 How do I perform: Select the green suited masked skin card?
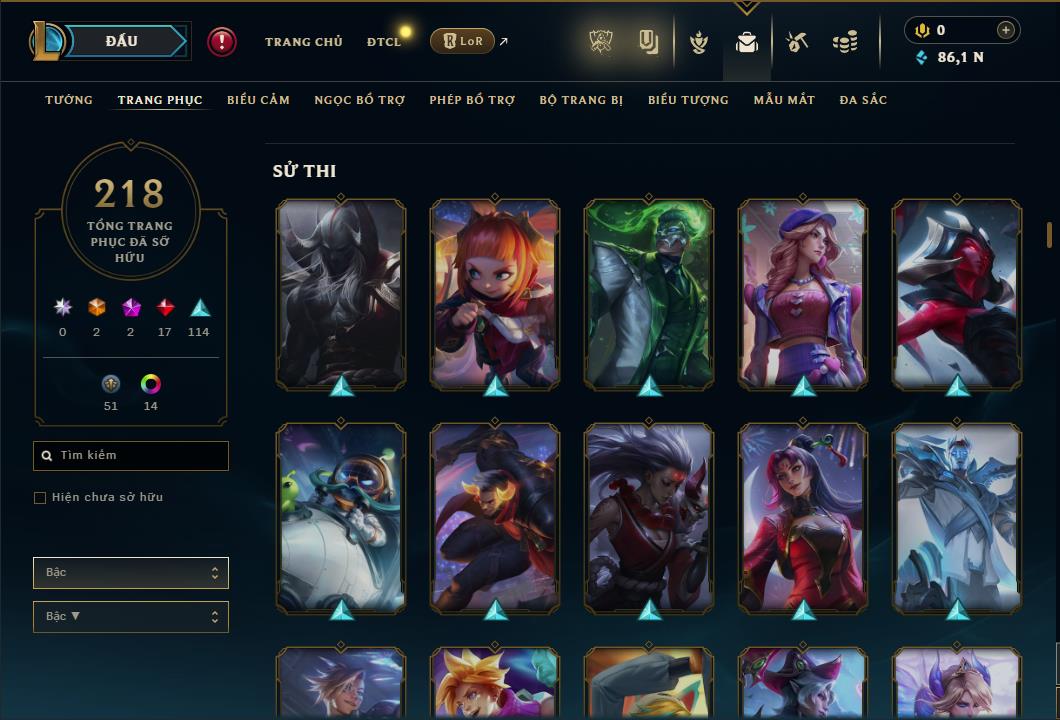649,293
